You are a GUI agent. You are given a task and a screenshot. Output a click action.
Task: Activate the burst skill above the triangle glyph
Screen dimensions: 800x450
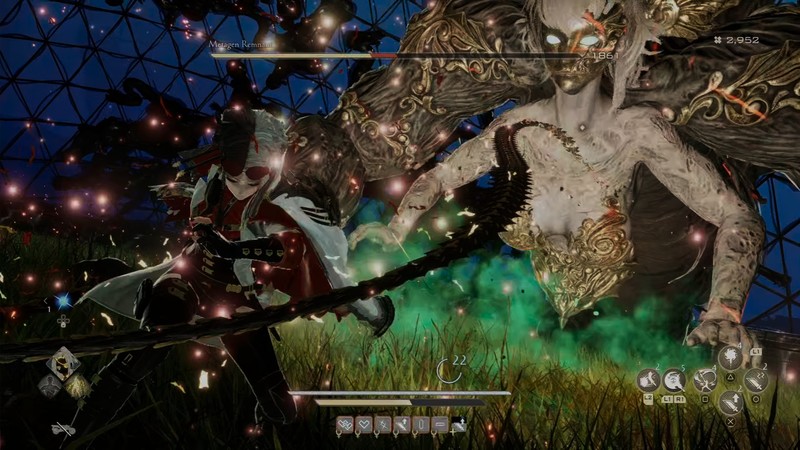coord(729,358)
